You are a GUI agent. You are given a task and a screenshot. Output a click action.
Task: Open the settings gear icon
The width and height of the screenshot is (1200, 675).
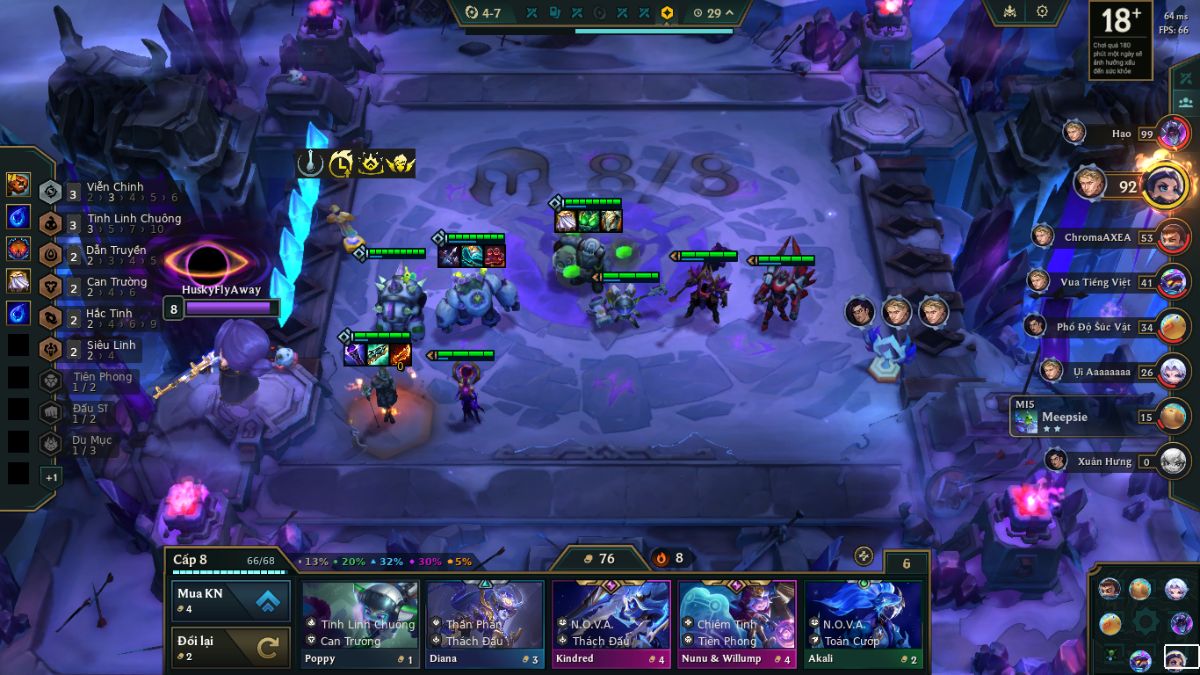[1042, 12]
